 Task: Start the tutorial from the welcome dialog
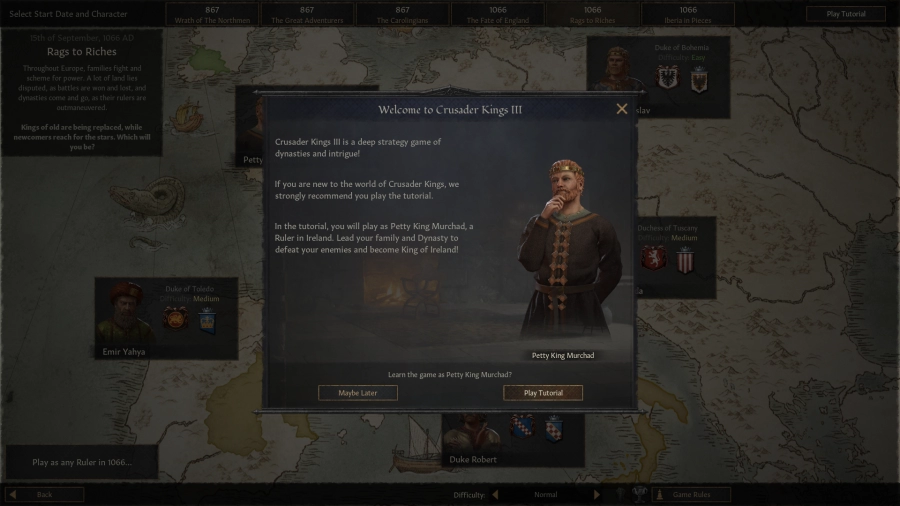543,393
